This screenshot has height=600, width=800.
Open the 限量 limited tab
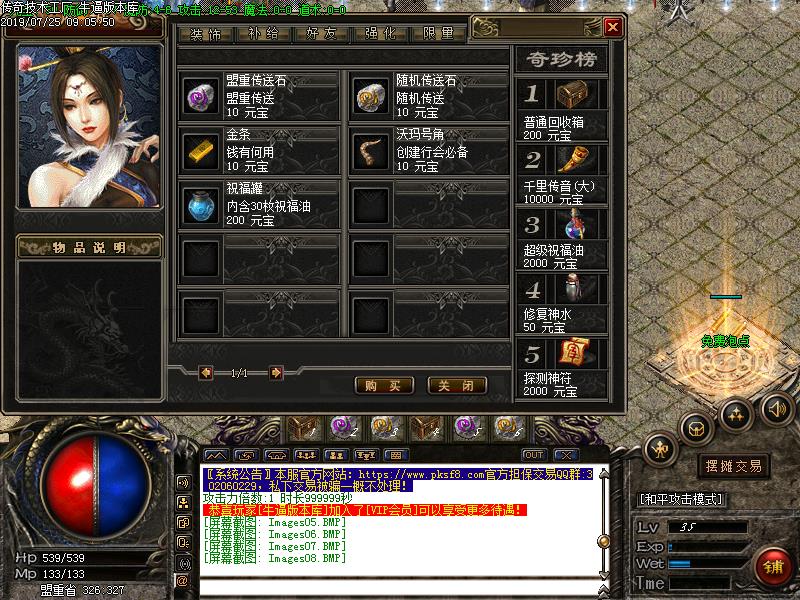tap(438, 33)
